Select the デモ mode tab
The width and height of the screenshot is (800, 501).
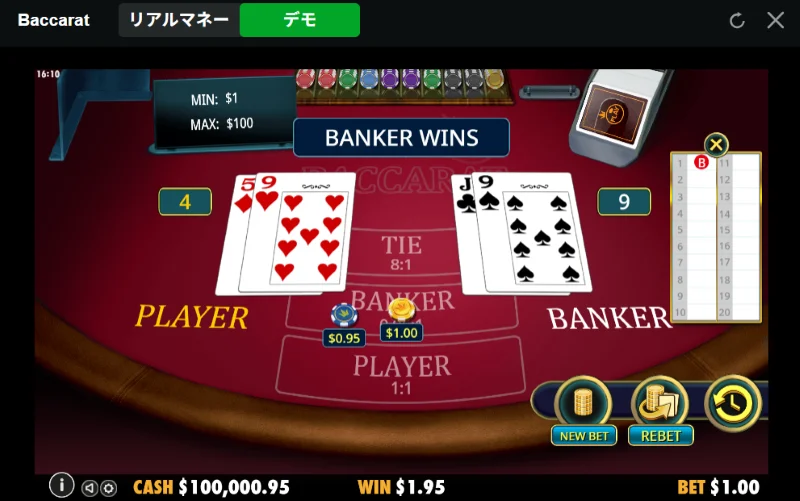pos(300,20)
